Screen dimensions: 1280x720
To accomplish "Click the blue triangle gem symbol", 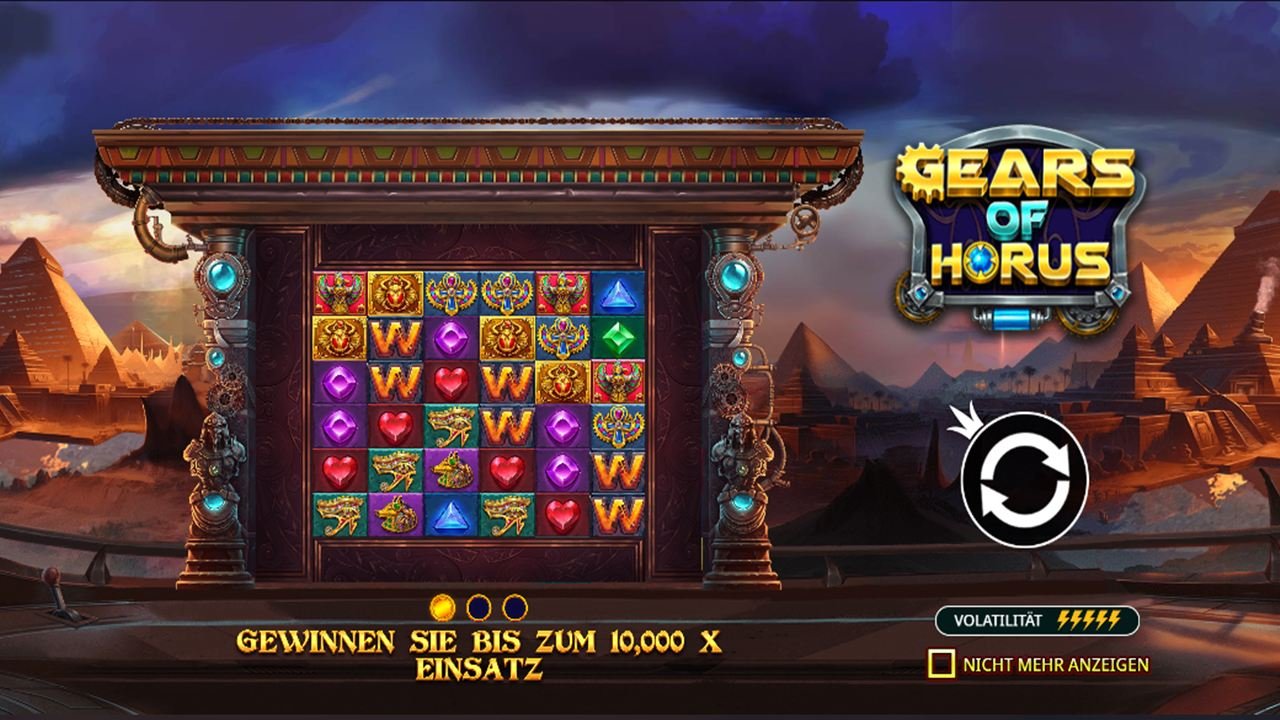I will (x=616, y=291).
